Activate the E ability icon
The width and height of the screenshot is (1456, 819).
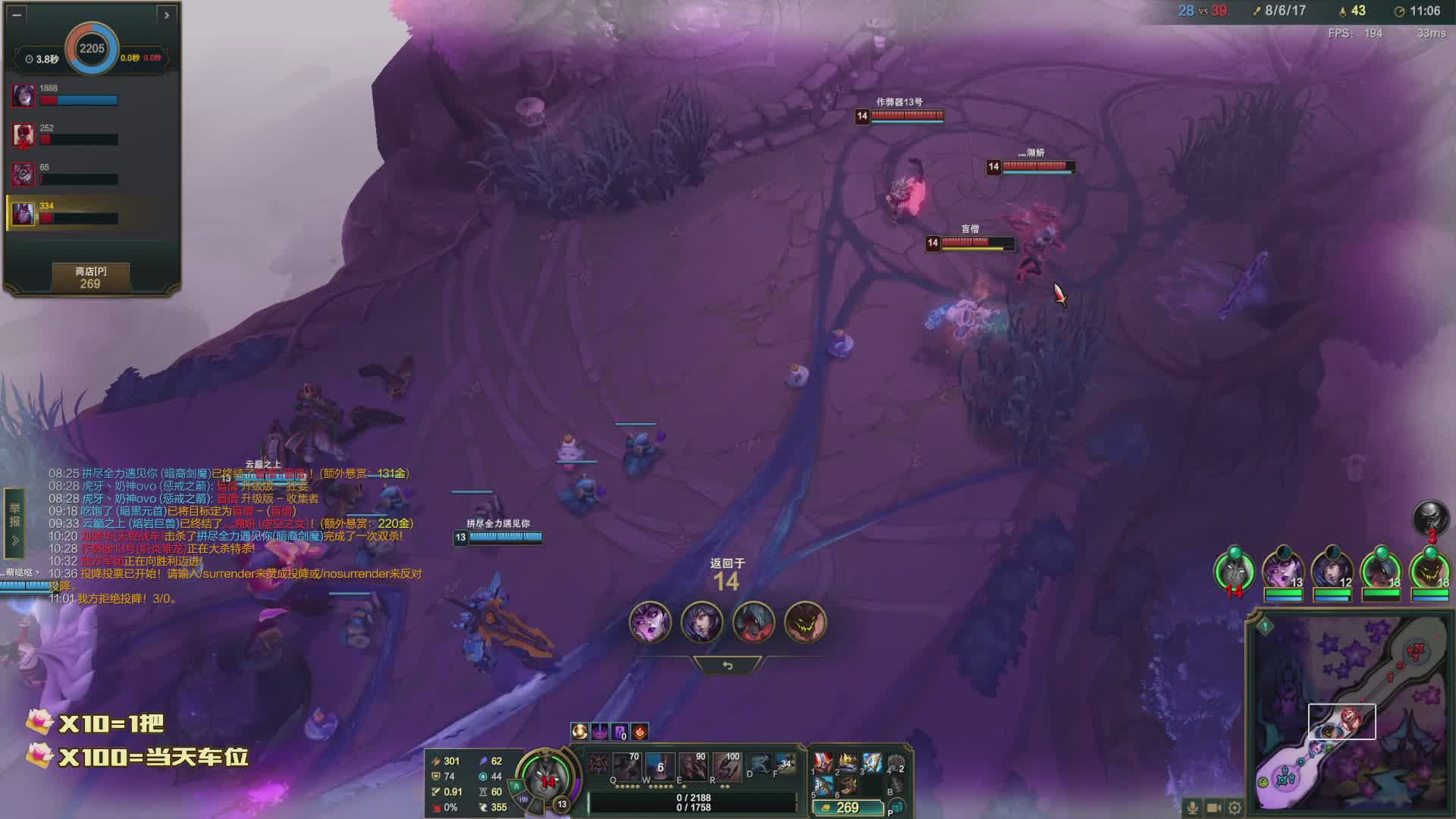(692, 767)
